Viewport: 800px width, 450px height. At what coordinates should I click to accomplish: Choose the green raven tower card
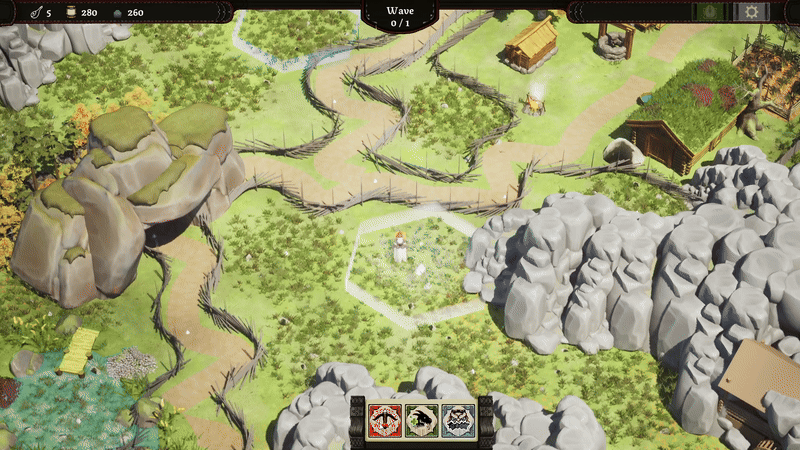coord(421,421)
